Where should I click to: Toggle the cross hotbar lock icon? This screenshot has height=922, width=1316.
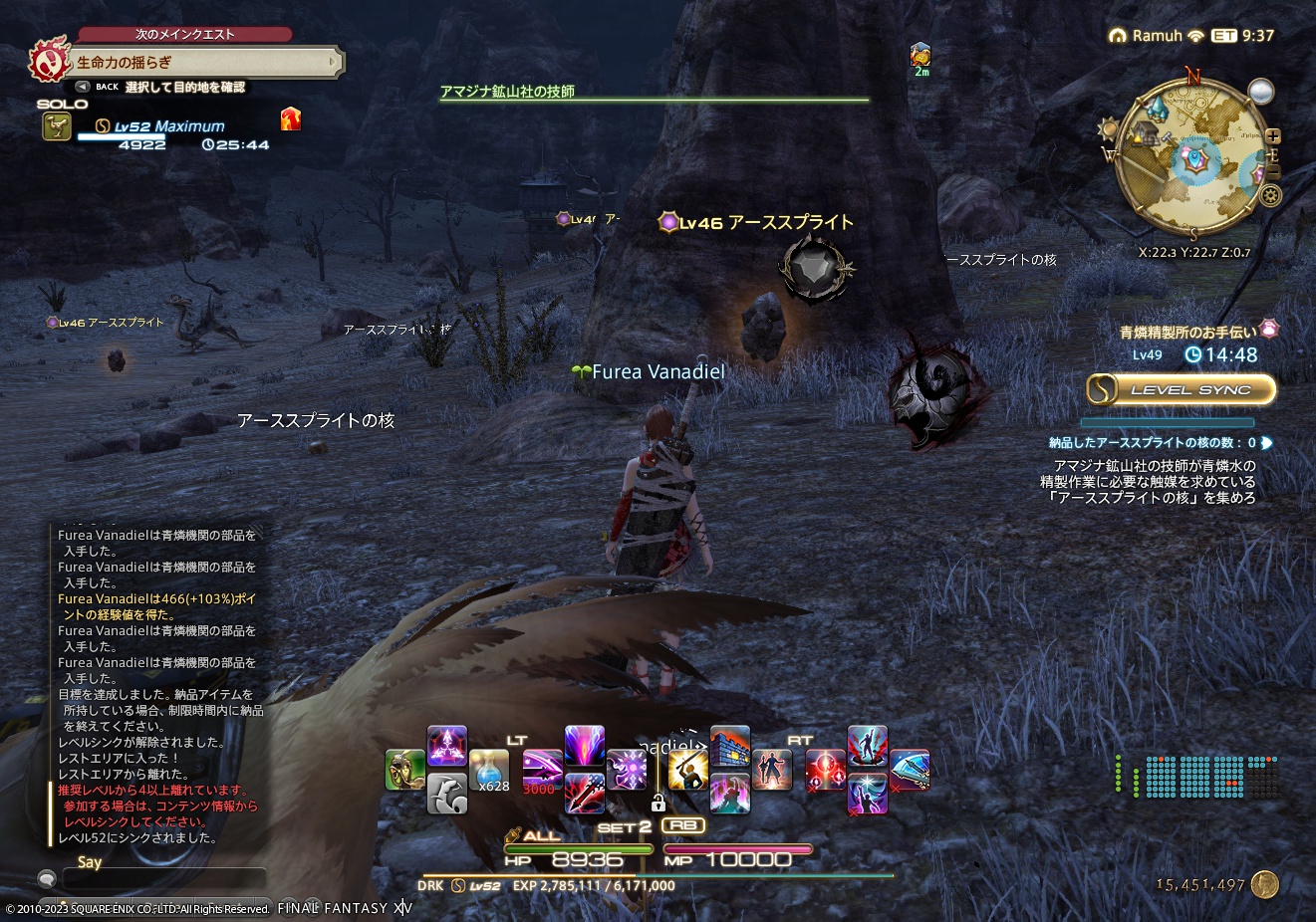pos(659,804)
